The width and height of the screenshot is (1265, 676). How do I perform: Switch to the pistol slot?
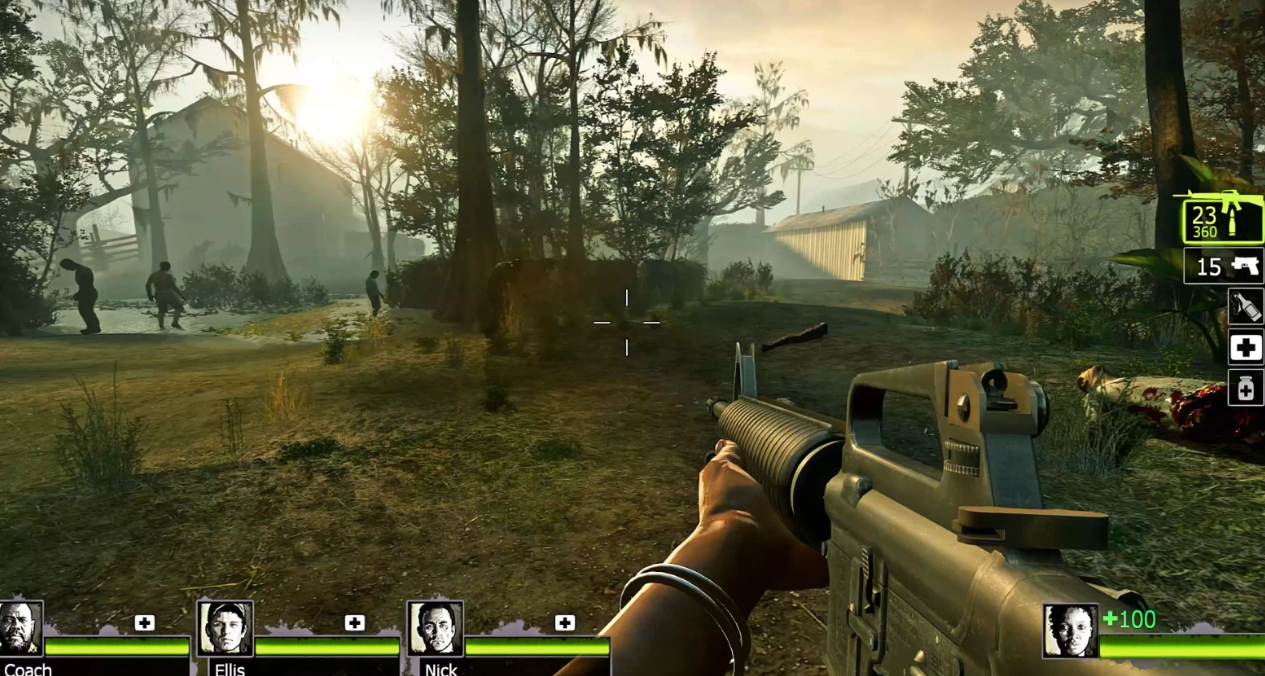click(x=1223, y=267)
